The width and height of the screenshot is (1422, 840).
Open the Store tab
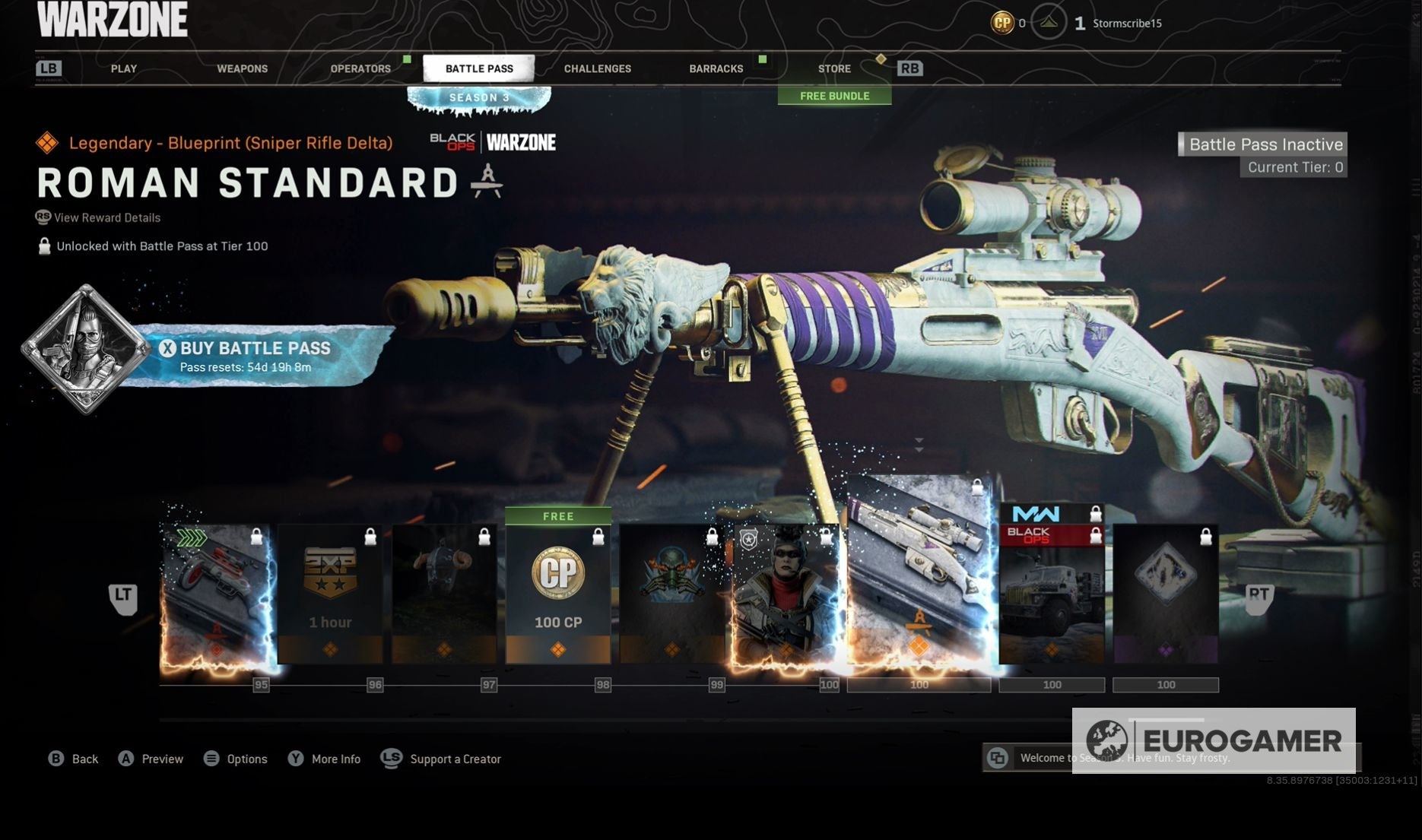pos(834,68)
